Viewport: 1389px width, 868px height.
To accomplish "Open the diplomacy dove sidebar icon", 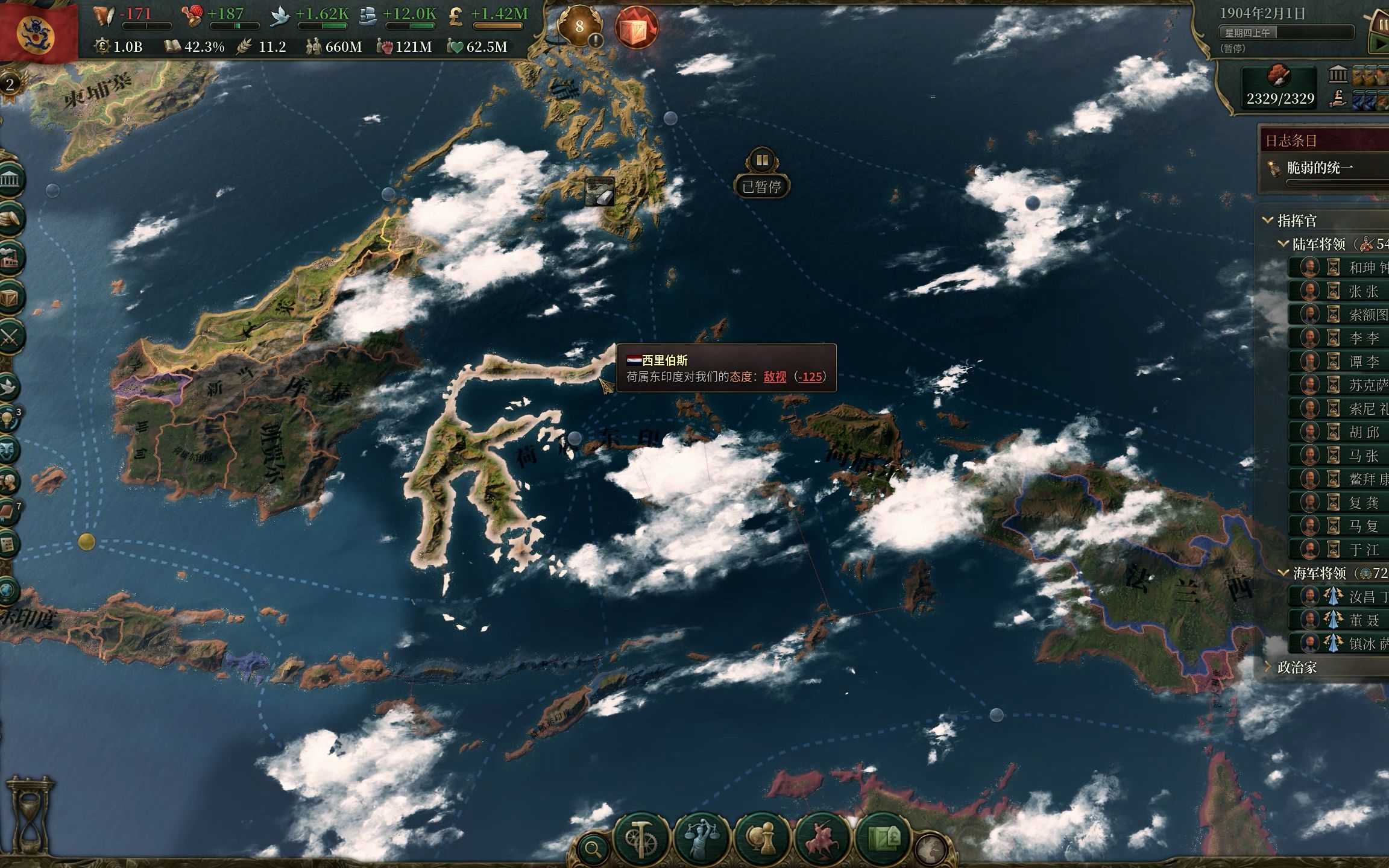I will tap(8, 387).
